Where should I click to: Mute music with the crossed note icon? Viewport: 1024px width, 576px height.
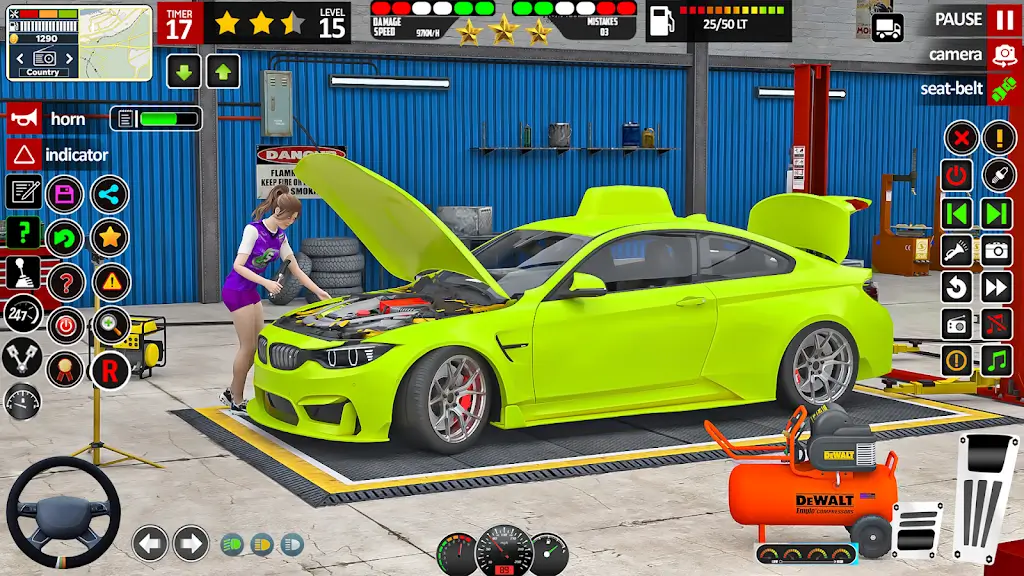click(997, 324)
